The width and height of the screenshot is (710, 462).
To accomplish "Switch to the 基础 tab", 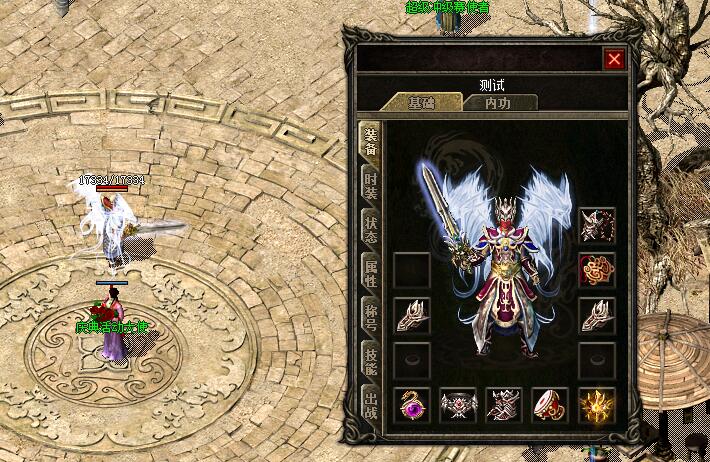I will click(419, 102).
